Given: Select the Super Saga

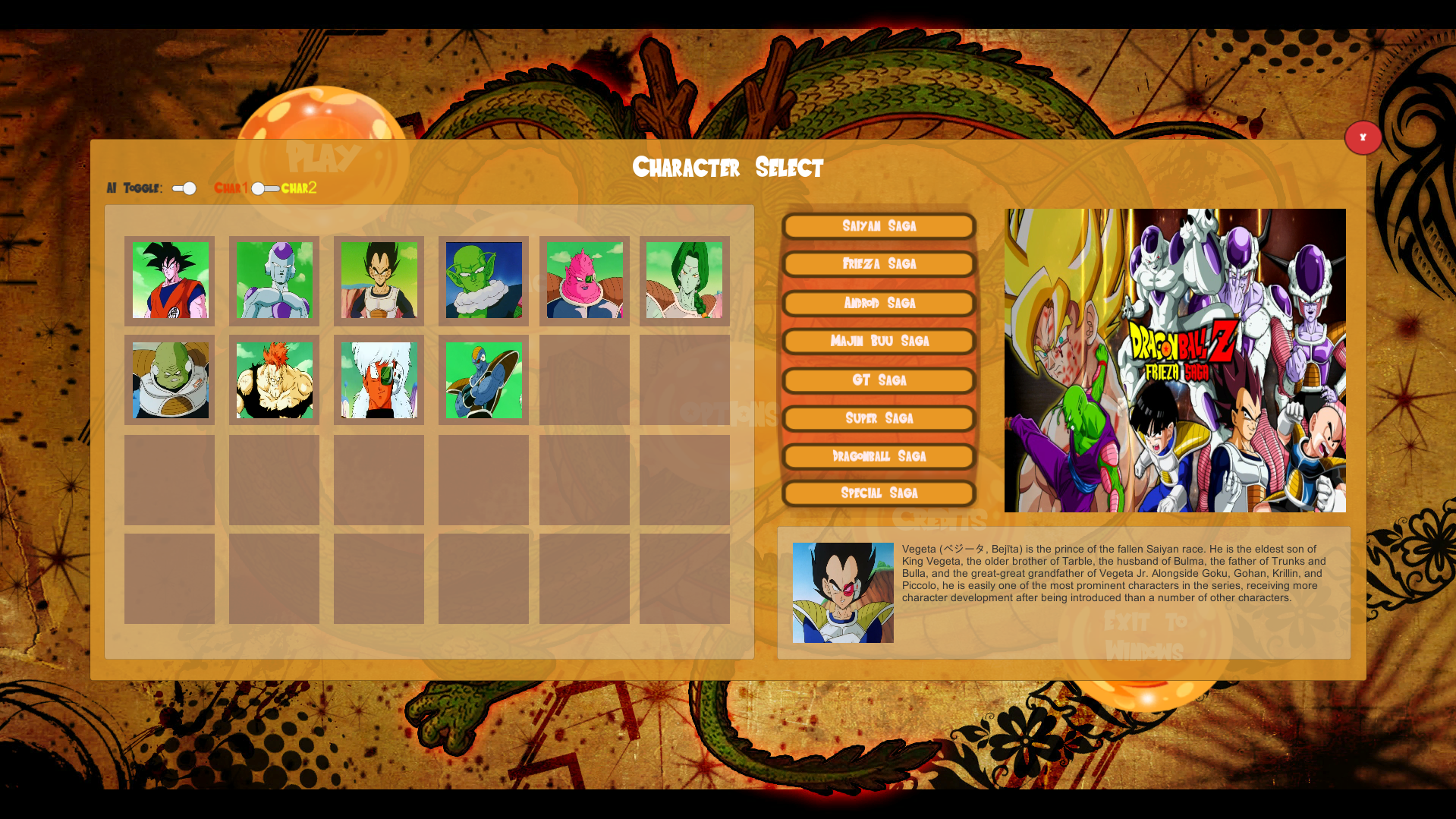Looking at the screenshot, I should [879, 417].
